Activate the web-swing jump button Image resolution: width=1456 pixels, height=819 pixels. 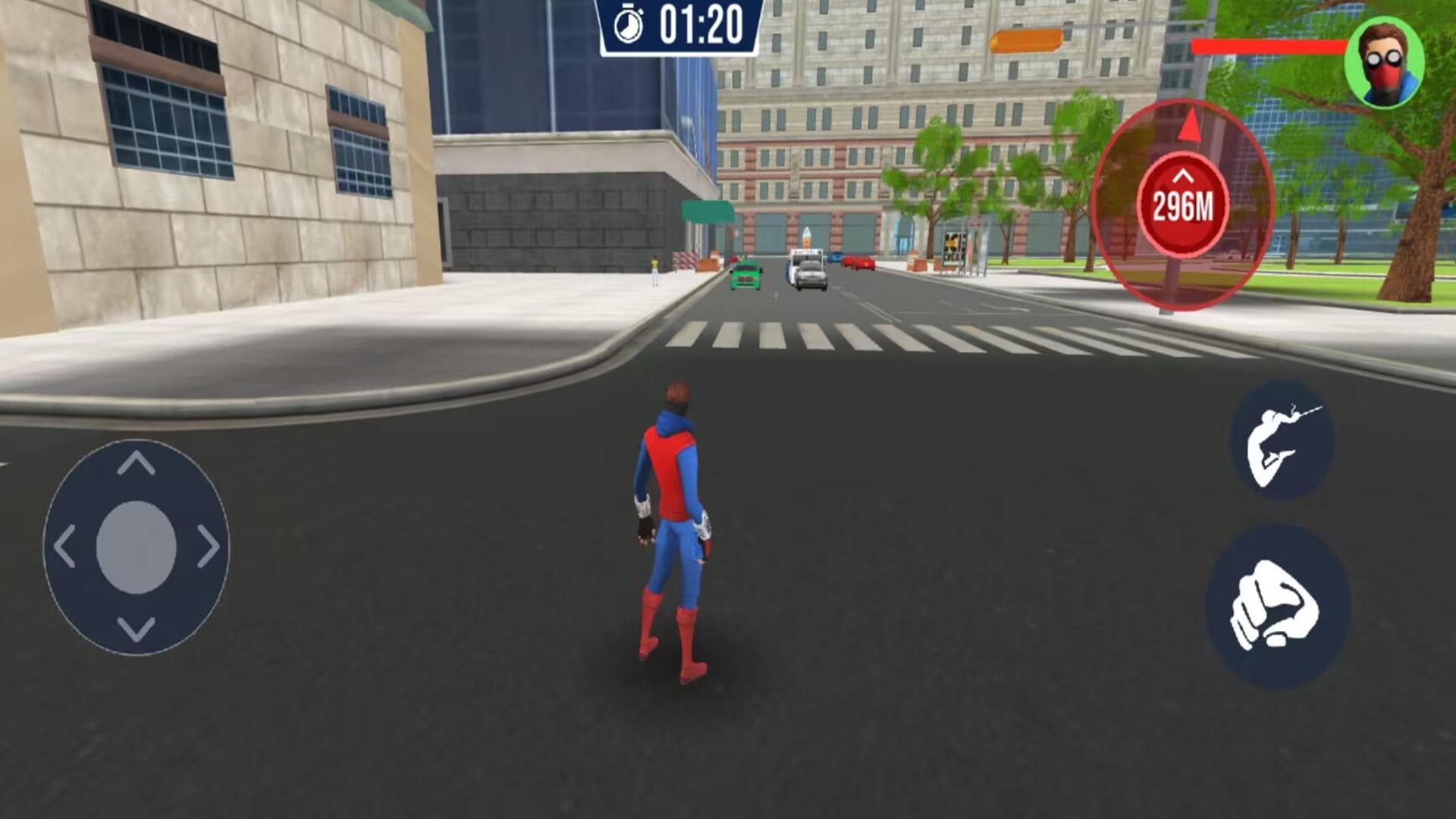(1282, 441)
